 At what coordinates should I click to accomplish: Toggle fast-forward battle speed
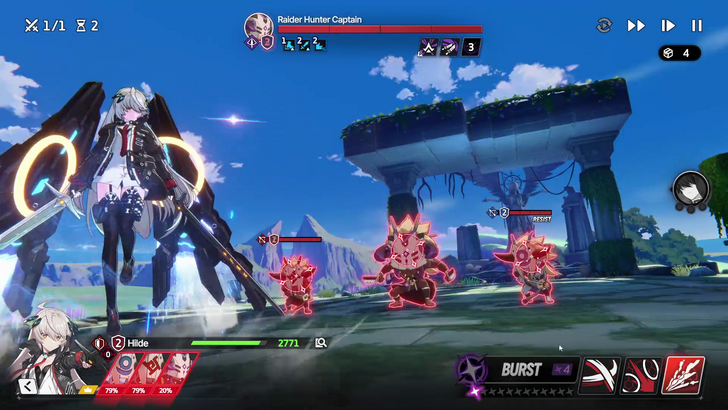coord(636,26)
